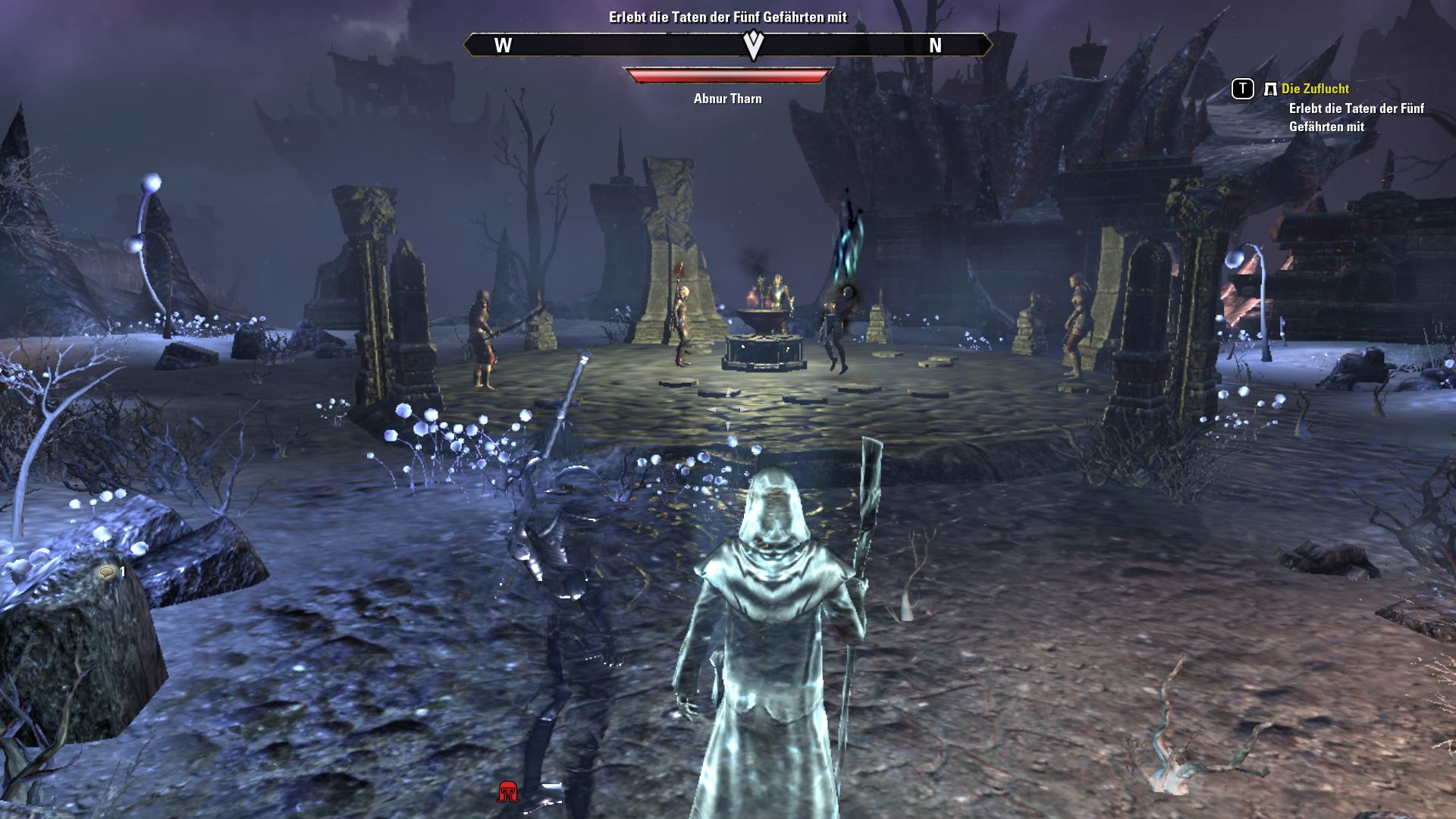Click Abnur Tharn's red health bar
The height and width of the screenshot is (819, 1456).
pyautogui.click(x=726, y=74)
